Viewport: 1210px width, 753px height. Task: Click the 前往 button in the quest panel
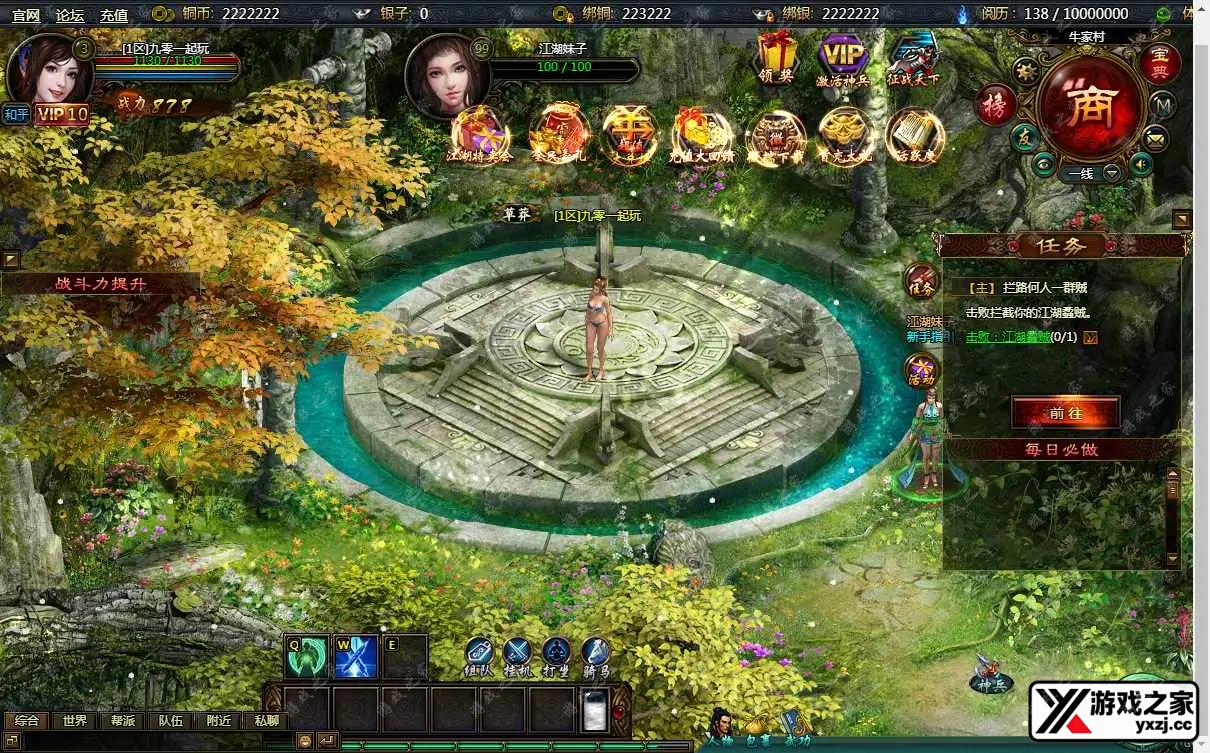(1065, 412)
